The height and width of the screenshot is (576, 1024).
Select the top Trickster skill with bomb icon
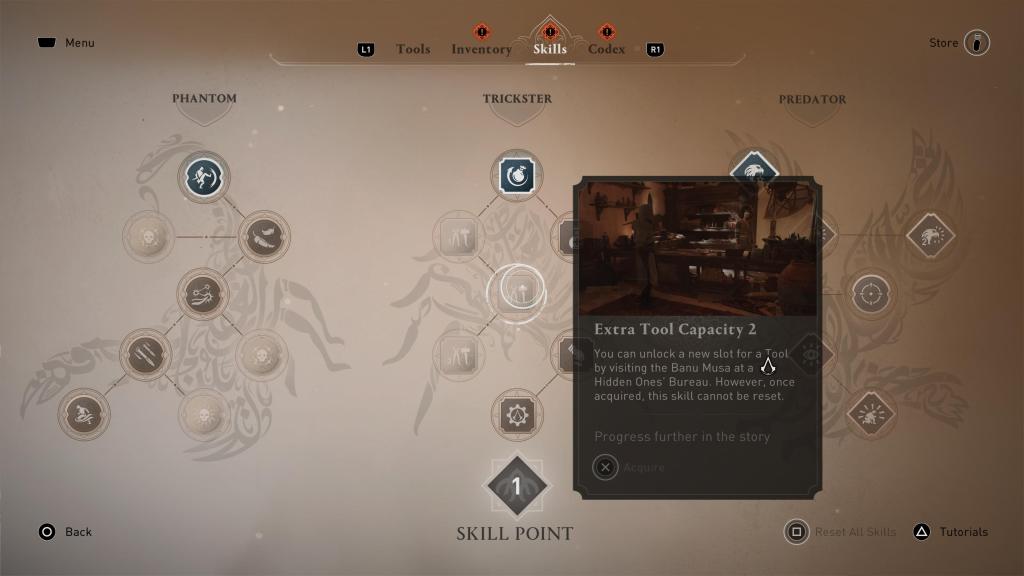tap(517, 177)
